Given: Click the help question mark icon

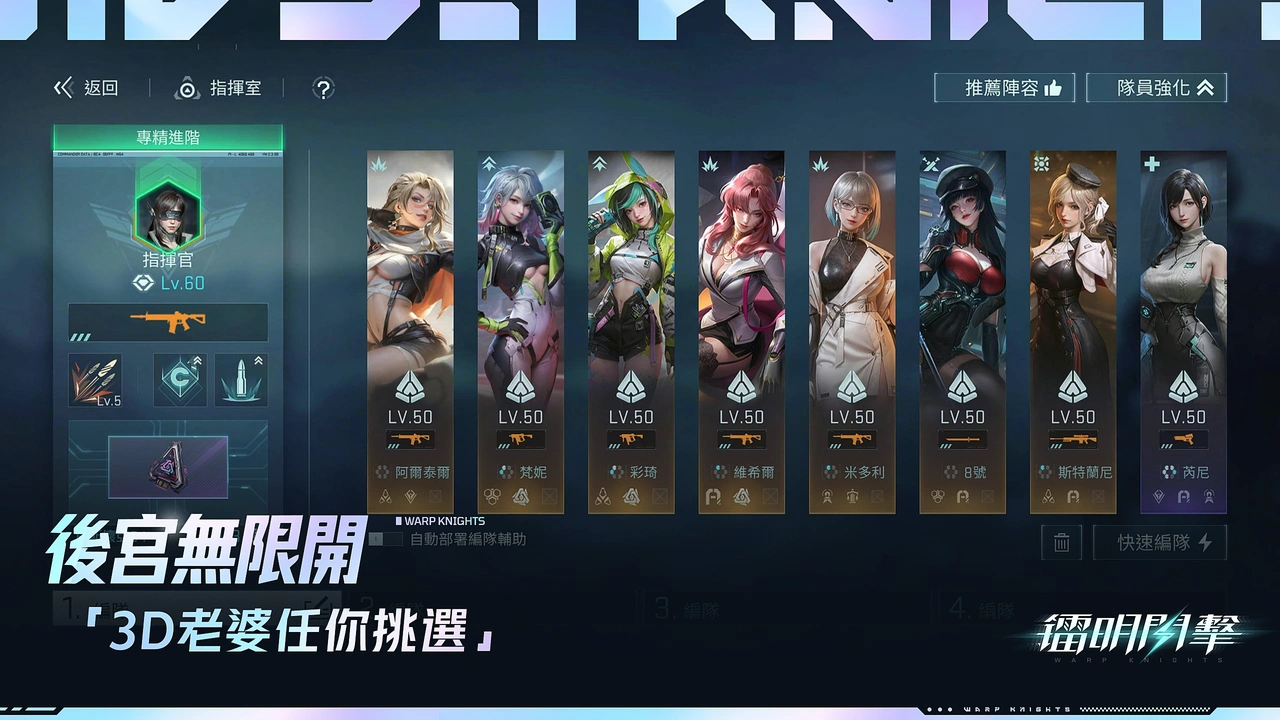Looking at the screenshot, I should [323, 88].
